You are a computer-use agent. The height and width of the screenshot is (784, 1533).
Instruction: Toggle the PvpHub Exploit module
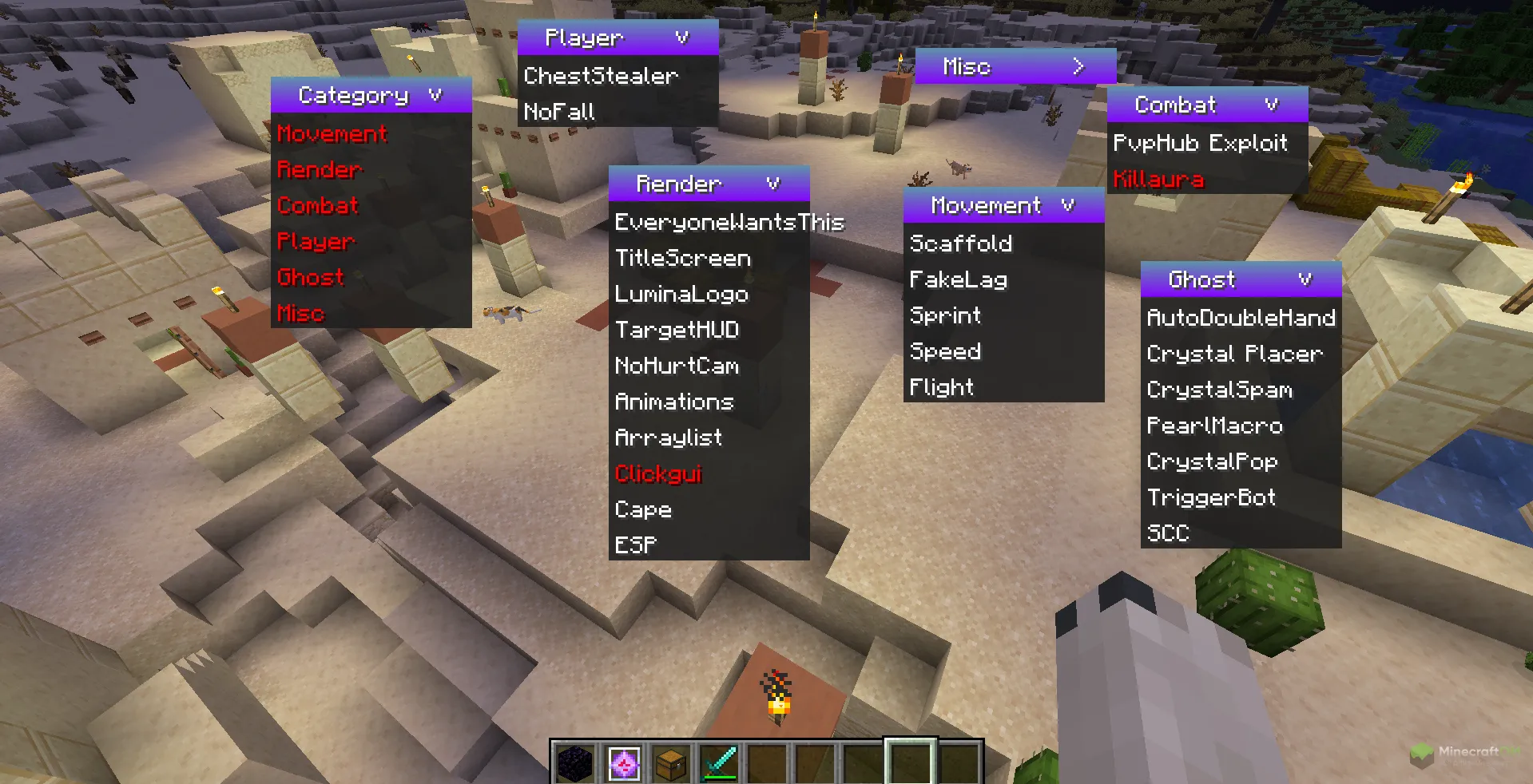(1200, 143)
